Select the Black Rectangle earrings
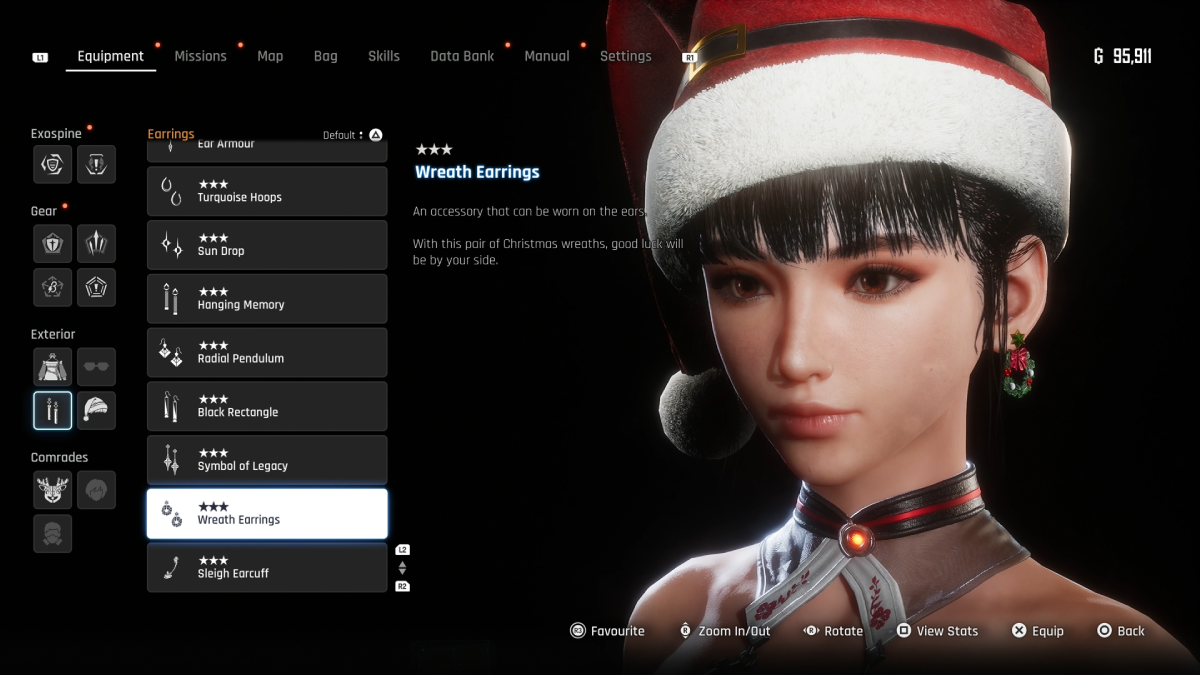The image size is (1200, 675). [x=267, y=406]
